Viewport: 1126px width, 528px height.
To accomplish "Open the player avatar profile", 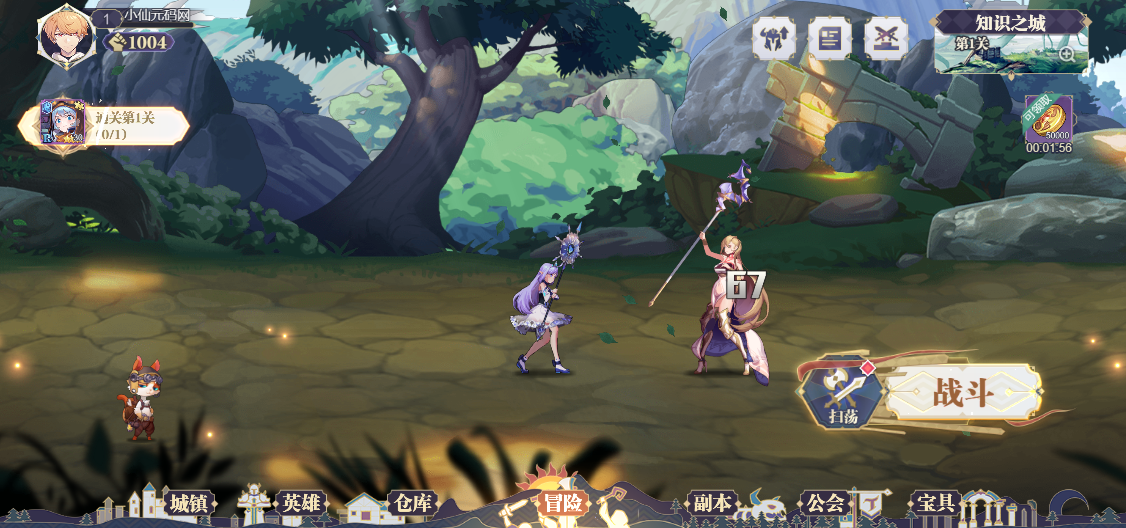I will coord(67,35).
